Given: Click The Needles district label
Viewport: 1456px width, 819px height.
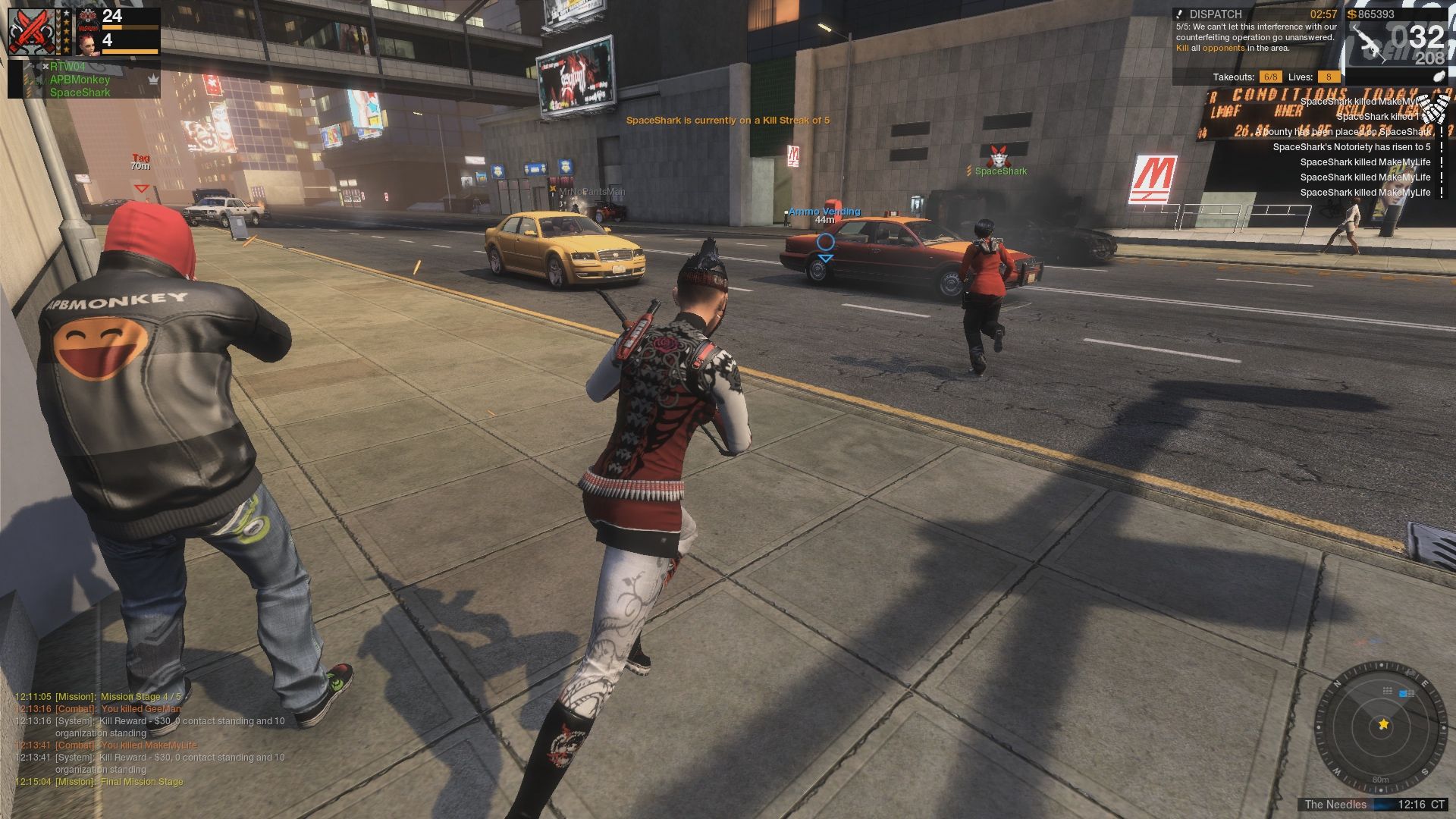Looking at the screenshot, I should click(x=1335, y=805).
